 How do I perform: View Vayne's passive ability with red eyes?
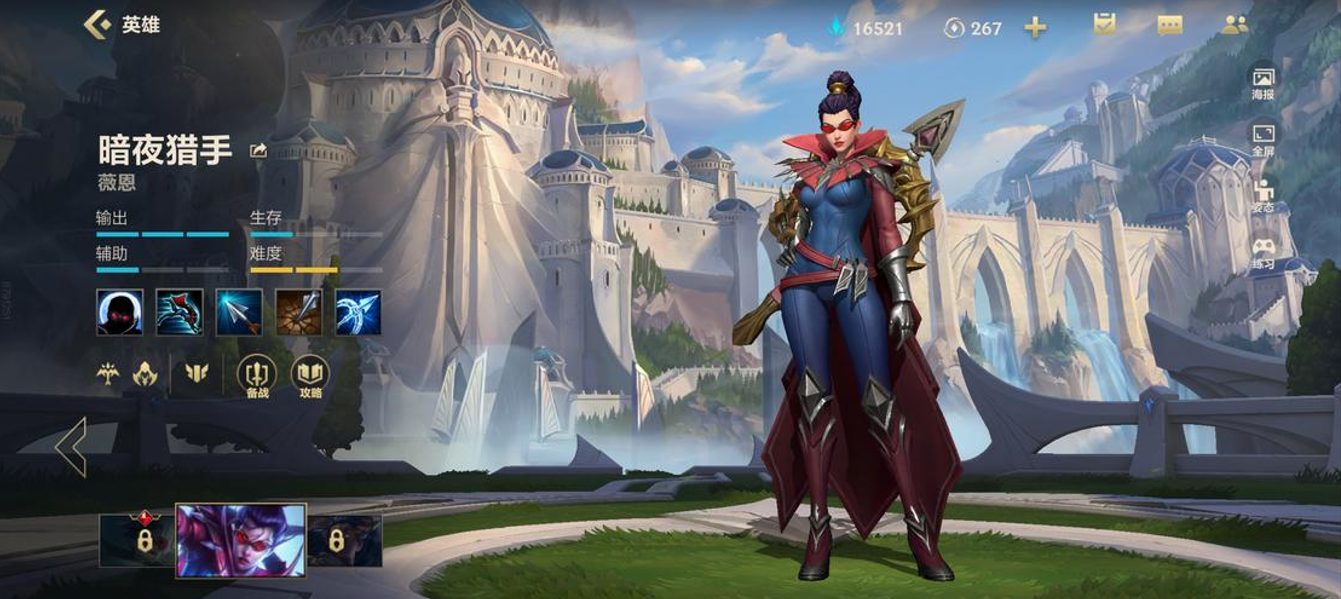[120, 312]
